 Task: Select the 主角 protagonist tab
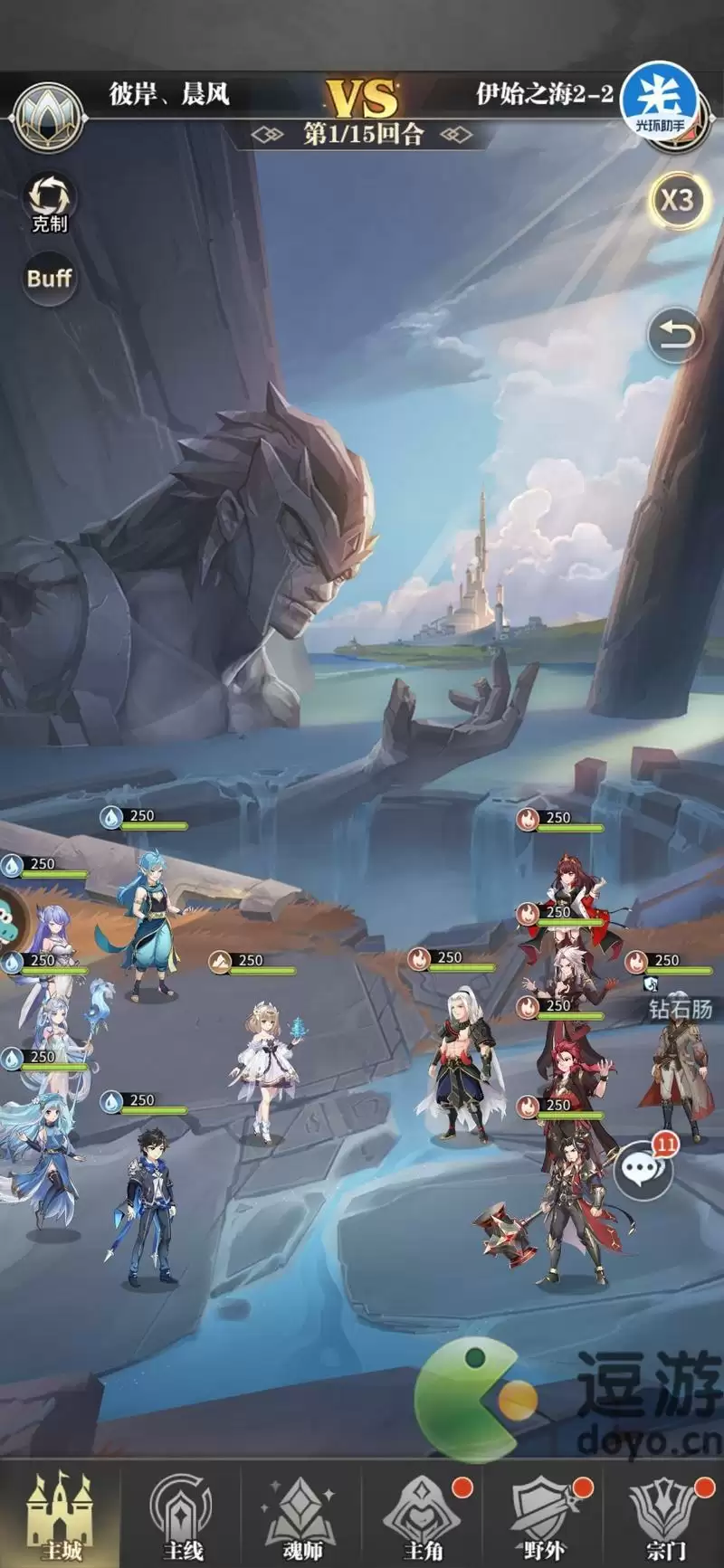pyautogui.click(x=423, y=1516)
